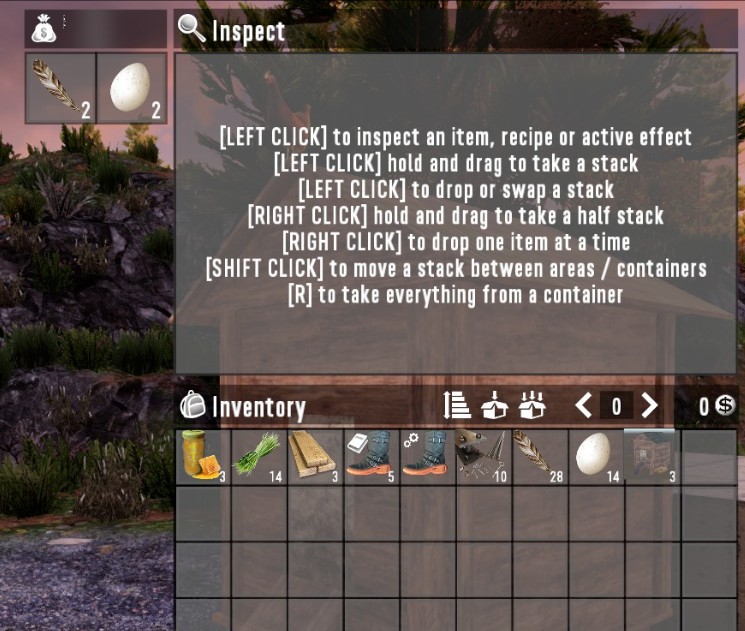
Task: Choose the boots item with gear icon
Action: [x=427, y=457]
